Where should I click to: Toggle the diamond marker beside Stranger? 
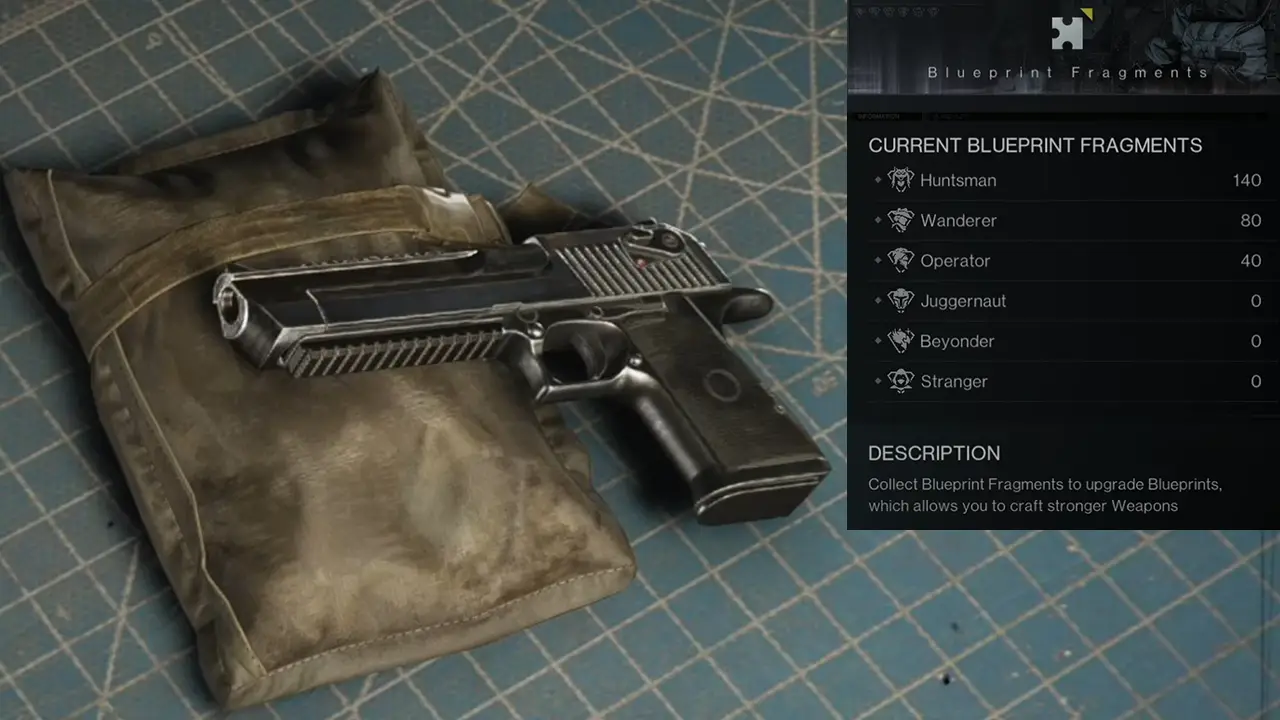click(x=880, y=382)
